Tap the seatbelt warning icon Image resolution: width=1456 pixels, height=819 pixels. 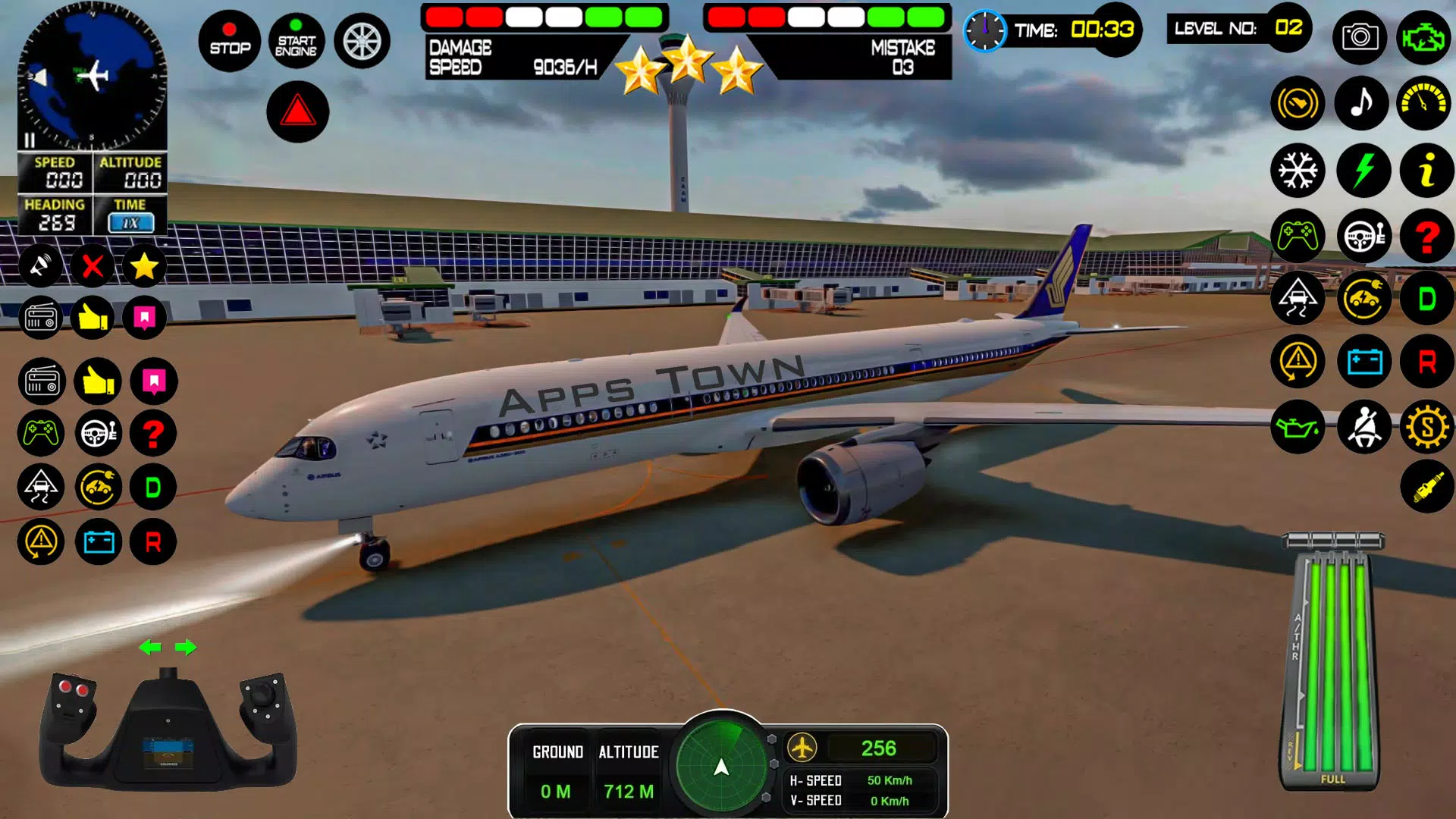coord(1362,427)
